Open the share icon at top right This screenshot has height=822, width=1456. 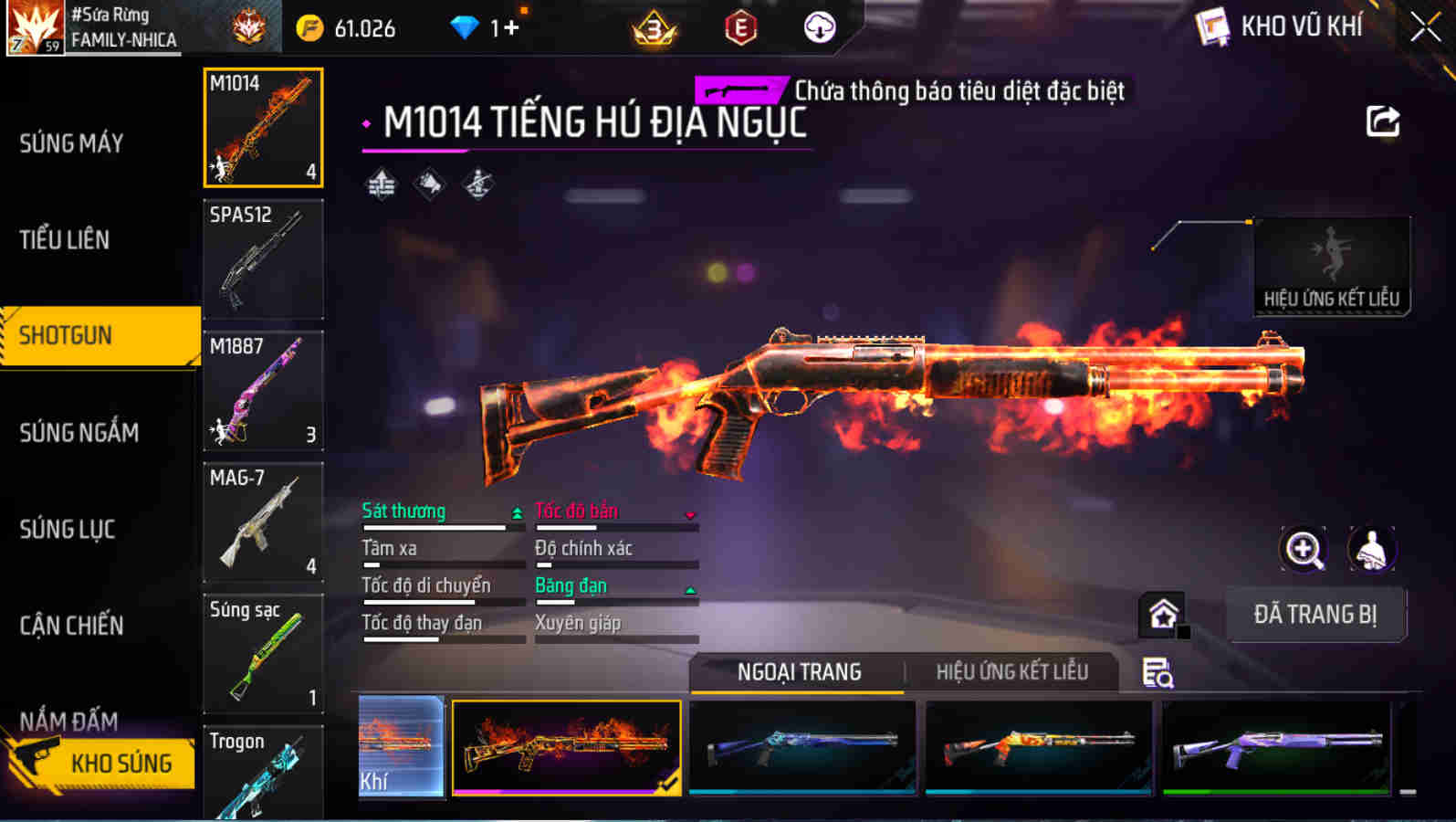[x=1384, y=119]
